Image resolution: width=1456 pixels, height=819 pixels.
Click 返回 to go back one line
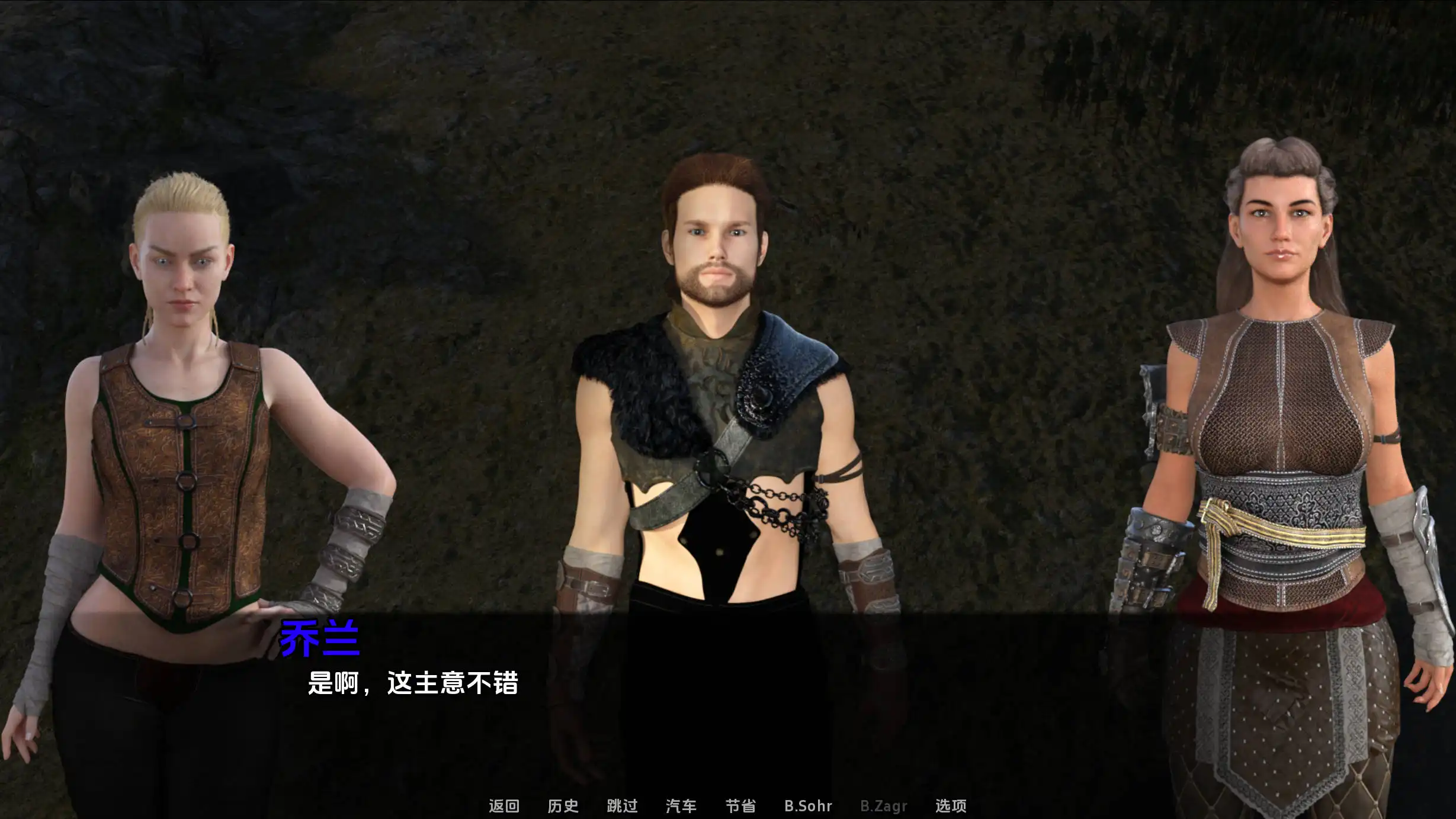(x=505, y=806)
